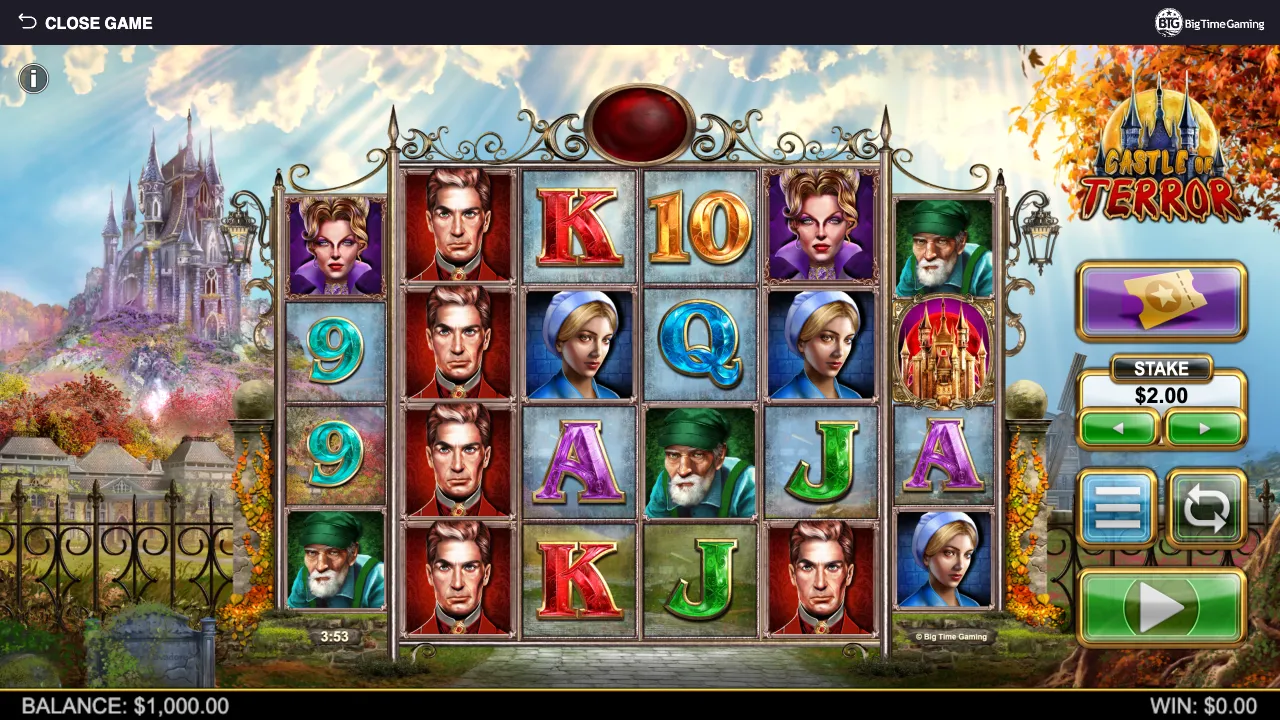The image size is (1280, 720).
Task: Decrease the stake amount
Action: tap(1119, 428)
